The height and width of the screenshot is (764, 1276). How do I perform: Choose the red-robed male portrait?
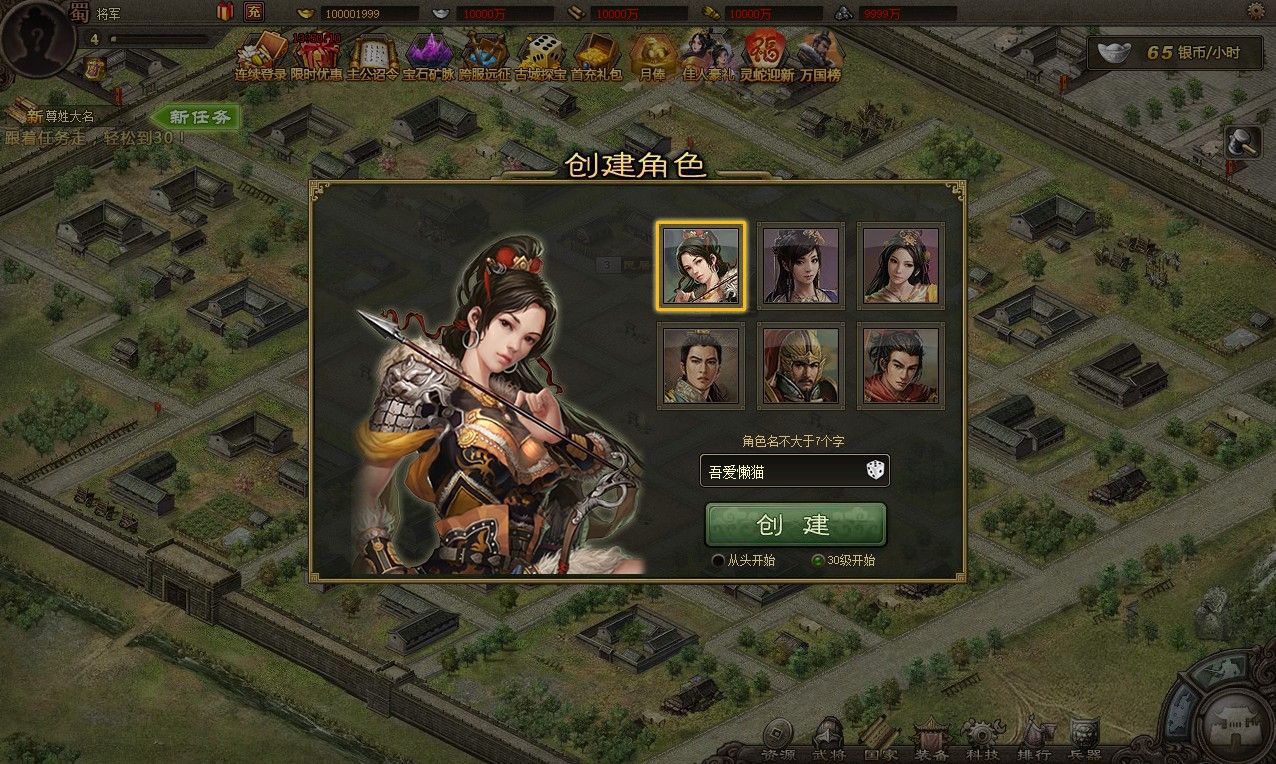[900, 365]
